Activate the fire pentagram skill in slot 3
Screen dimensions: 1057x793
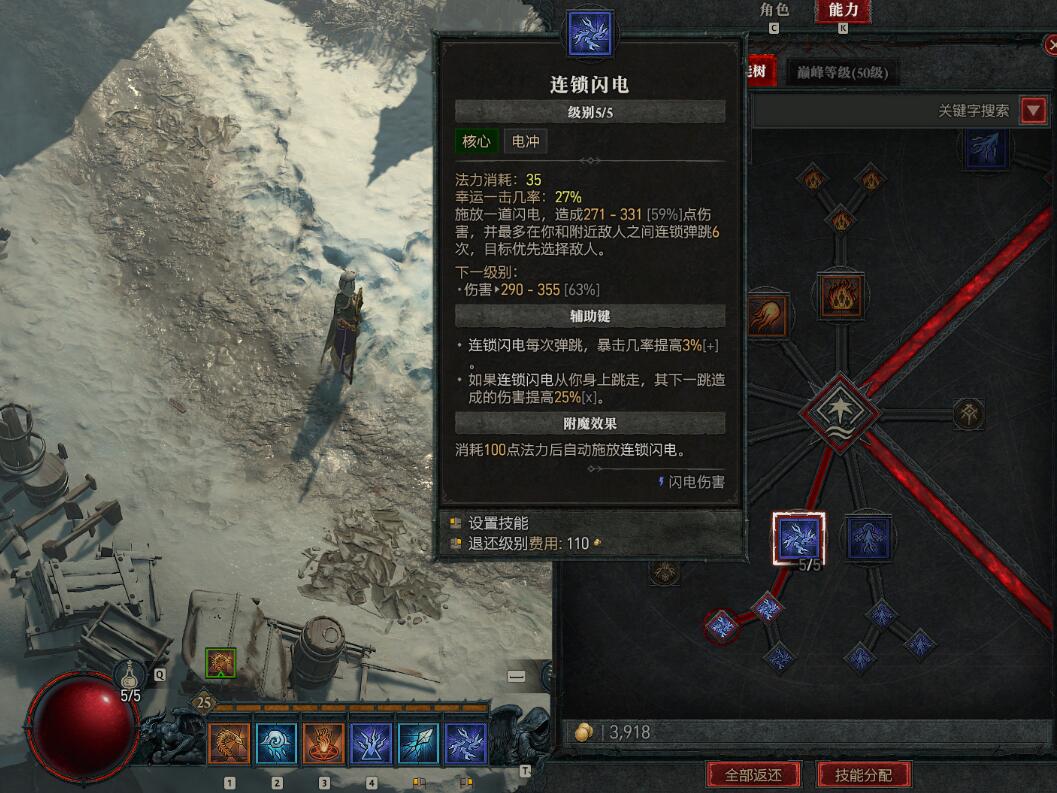pos(324,745)
